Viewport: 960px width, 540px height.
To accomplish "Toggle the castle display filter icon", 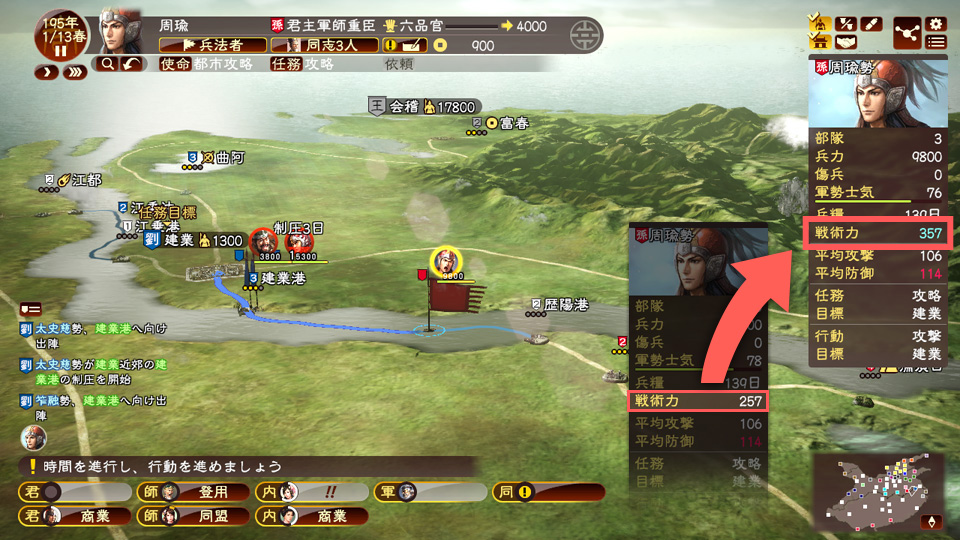I will (820, 42).
